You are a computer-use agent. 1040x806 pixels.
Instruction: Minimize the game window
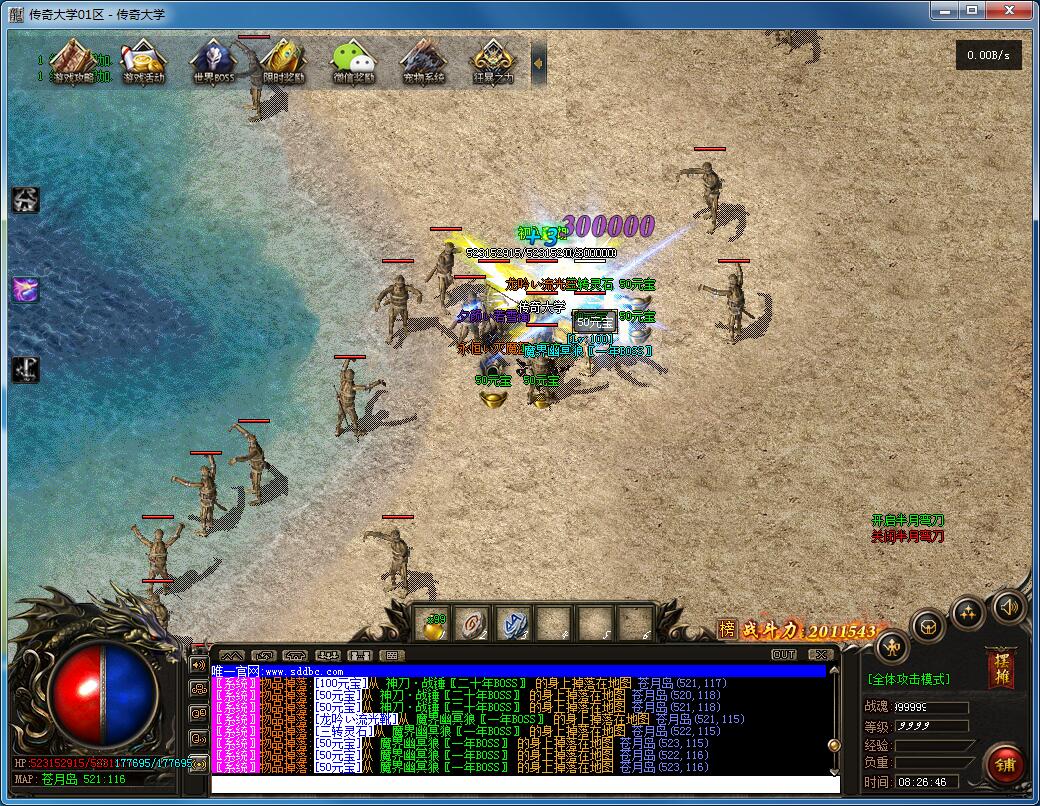click(x=945, y=9)
